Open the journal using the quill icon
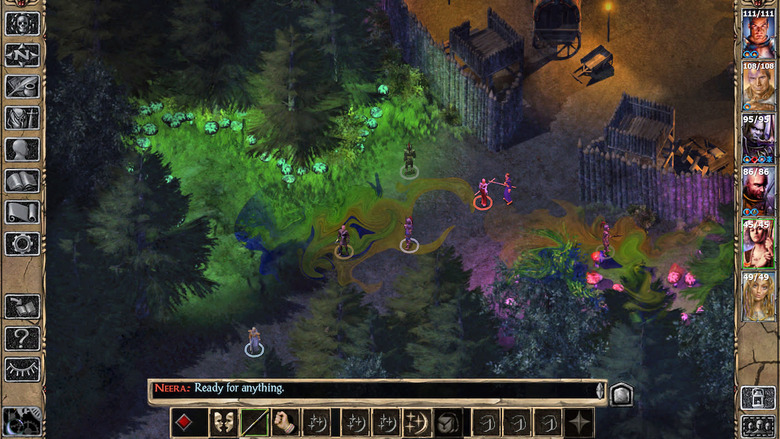 (x=22, y=86)
